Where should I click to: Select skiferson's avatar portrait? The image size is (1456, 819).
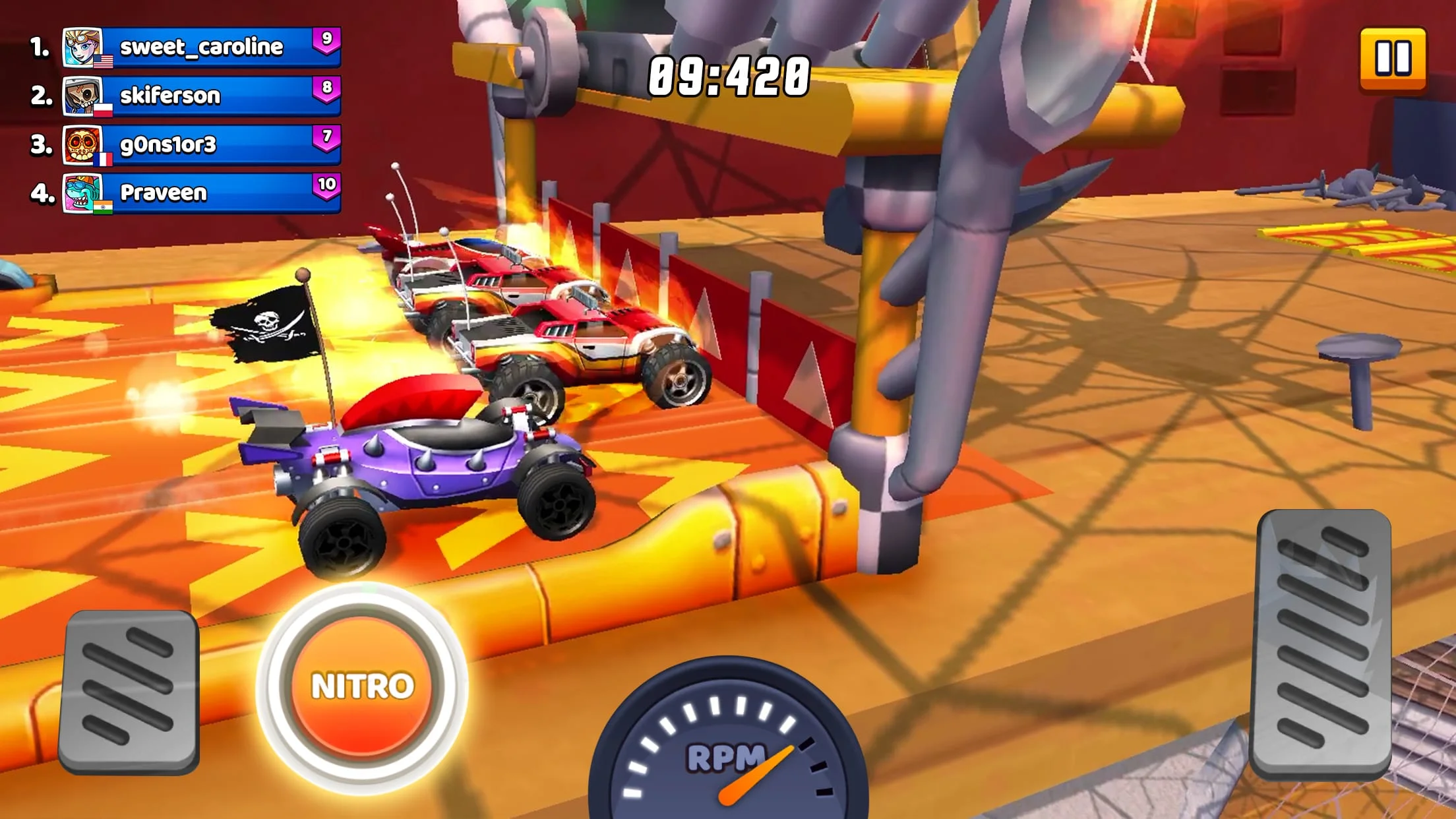click(83, 94)
